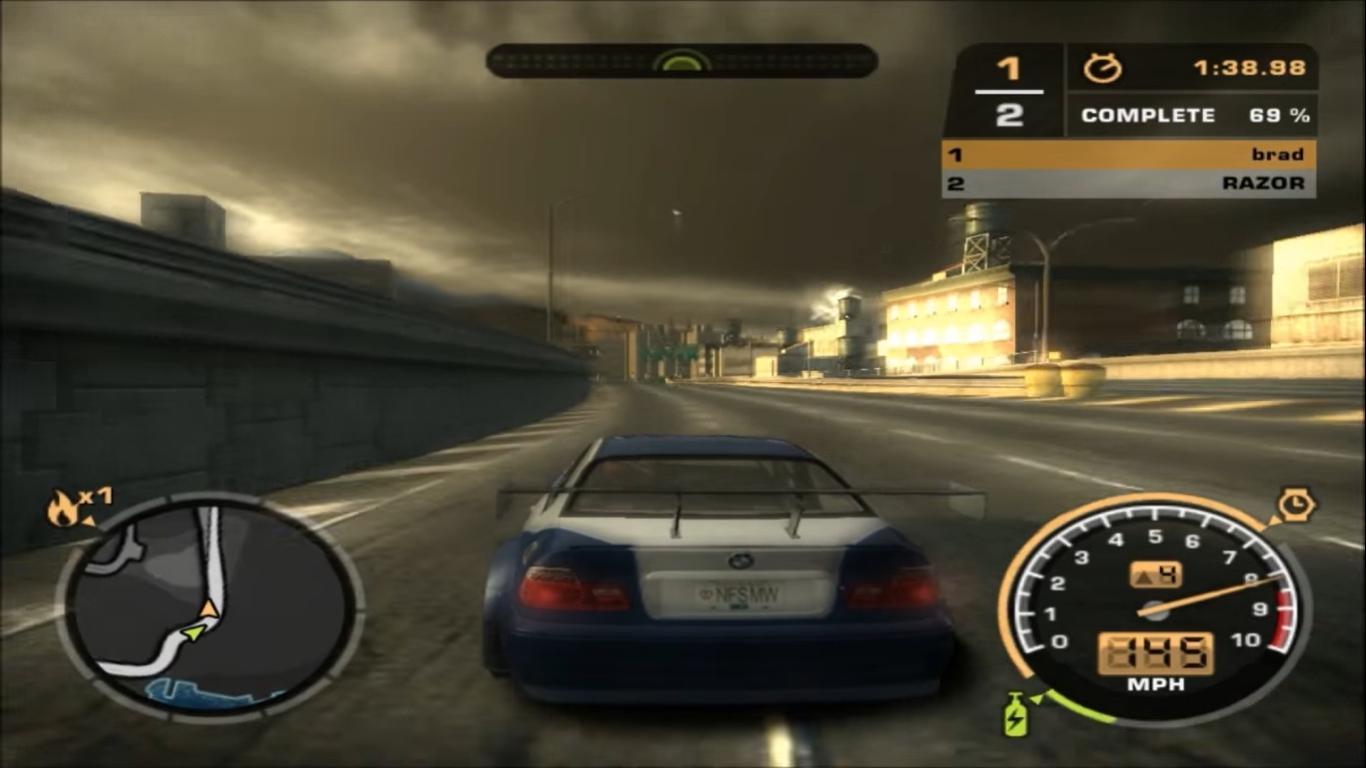Viewport: 1366px width, 768px height.
Task: Select the heat level flame icon
Action: (63, 510)
